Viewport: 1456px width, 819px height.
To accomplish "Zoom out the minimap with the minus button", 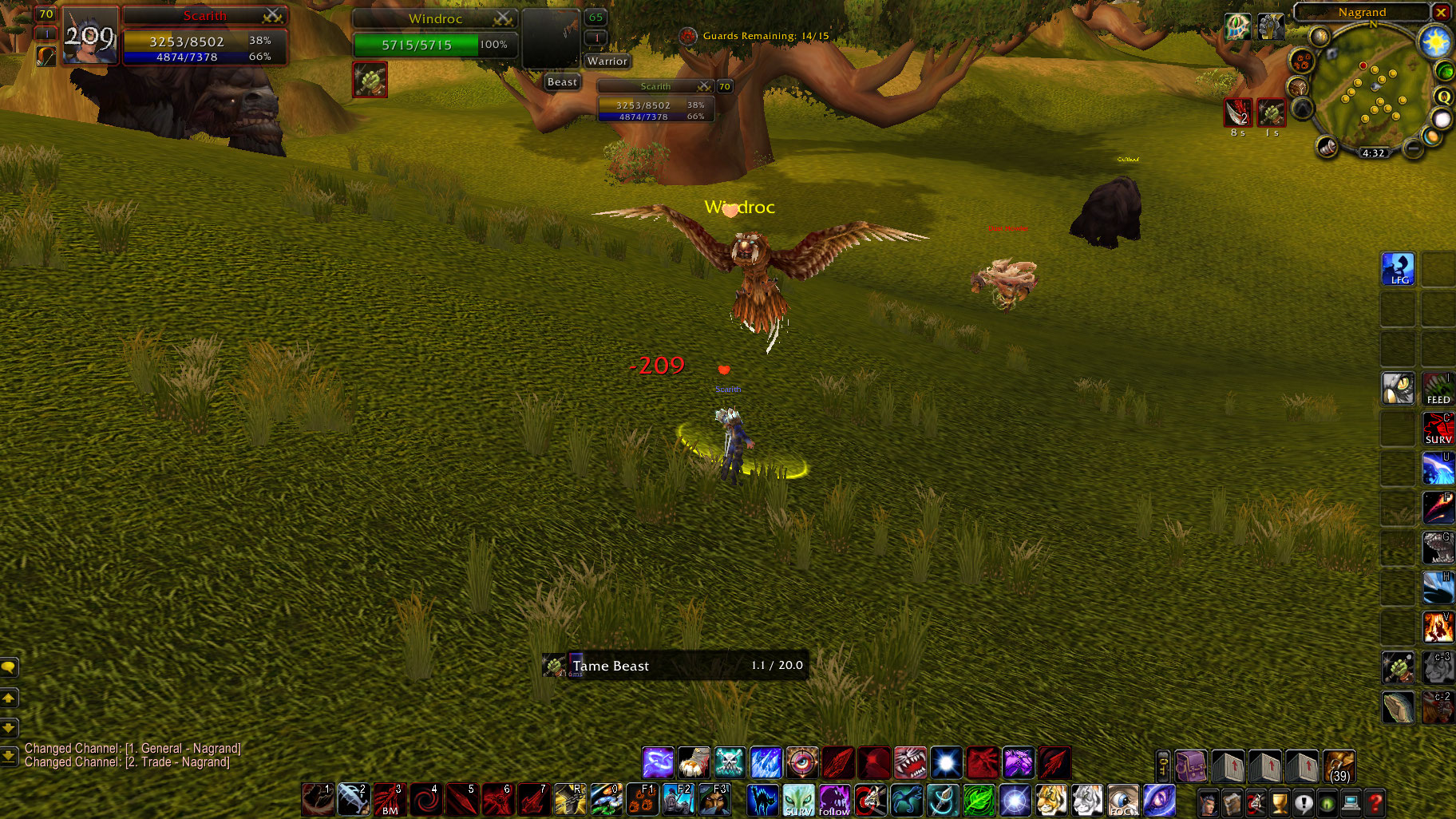I will tap(1413, 149).
